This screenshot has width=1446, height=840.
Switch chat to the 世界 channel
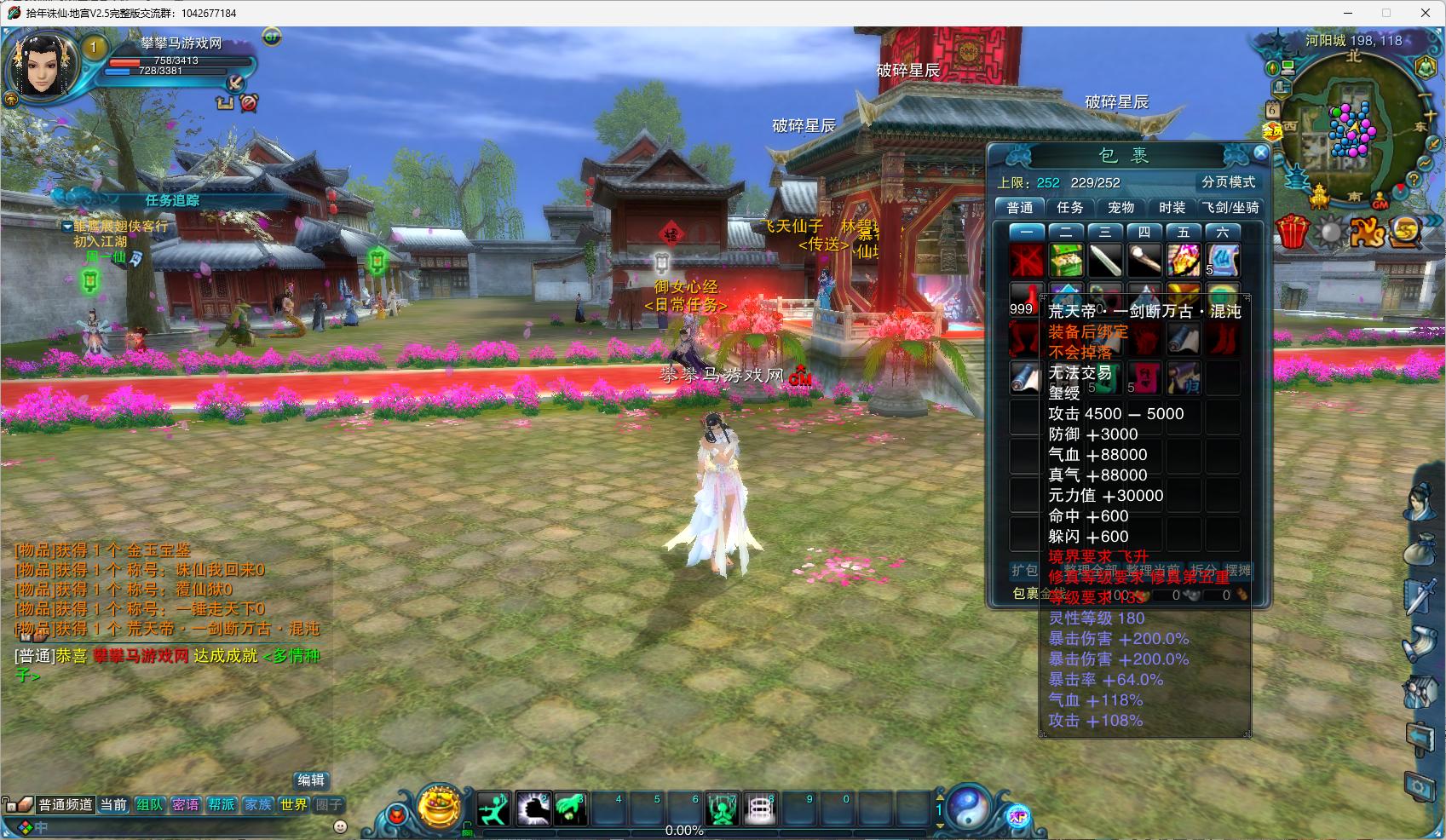294,804
